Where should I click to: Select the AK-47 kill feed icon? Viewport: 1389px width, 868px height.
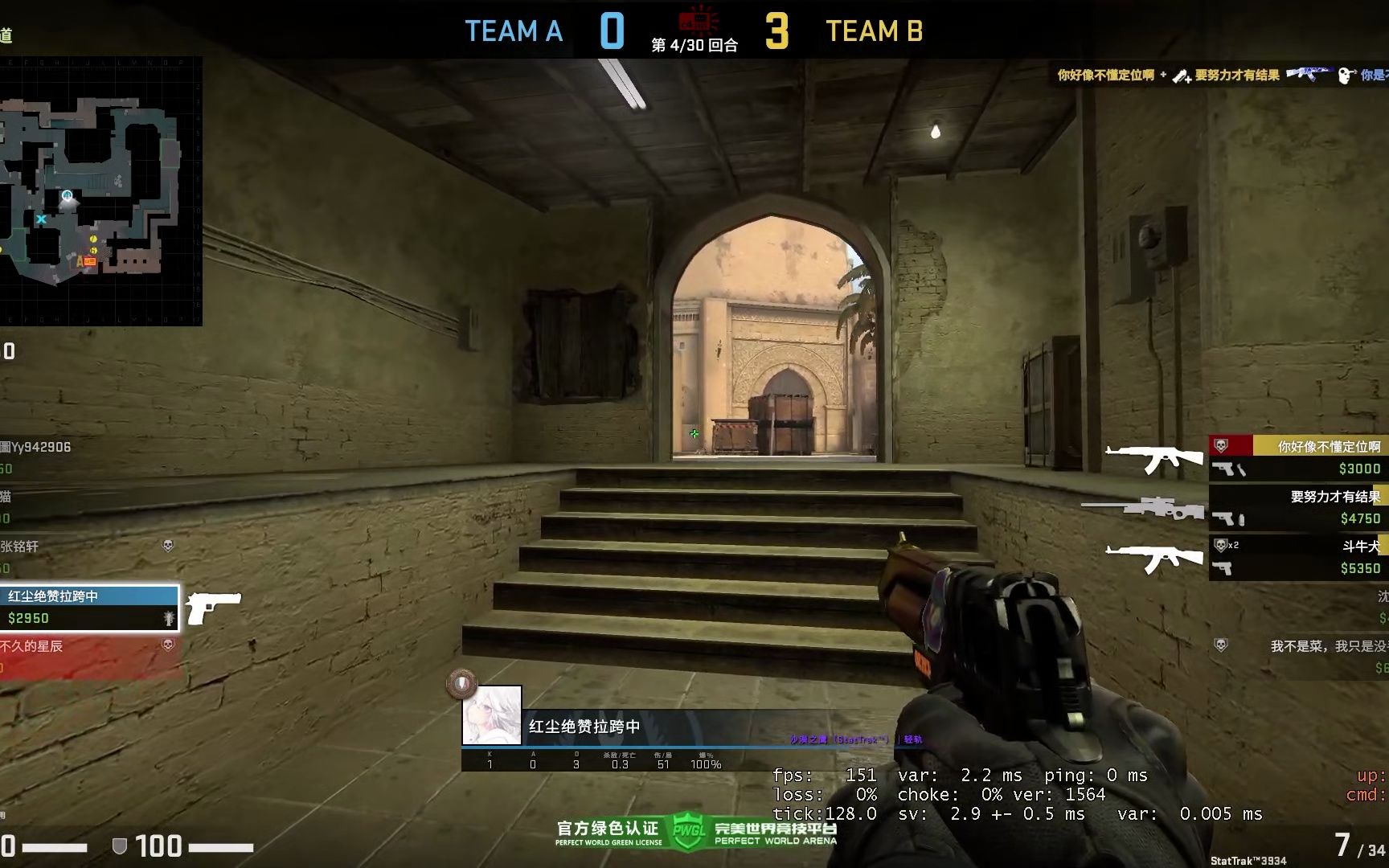coord(1310,76)
